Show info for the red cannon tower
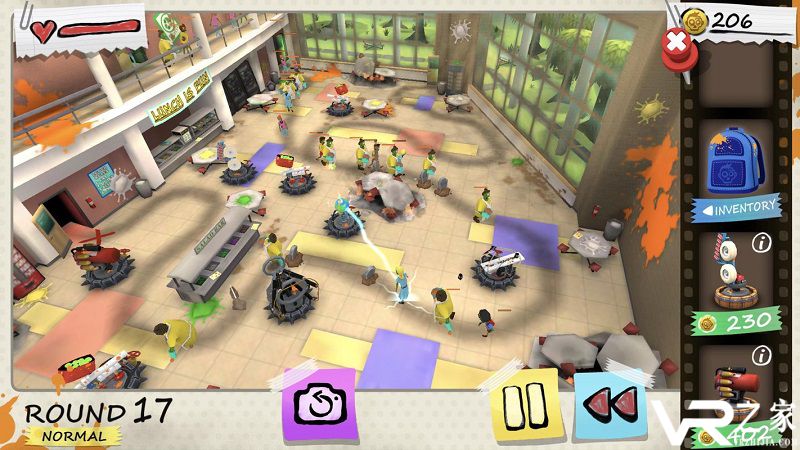 click(x=762, y=354)
